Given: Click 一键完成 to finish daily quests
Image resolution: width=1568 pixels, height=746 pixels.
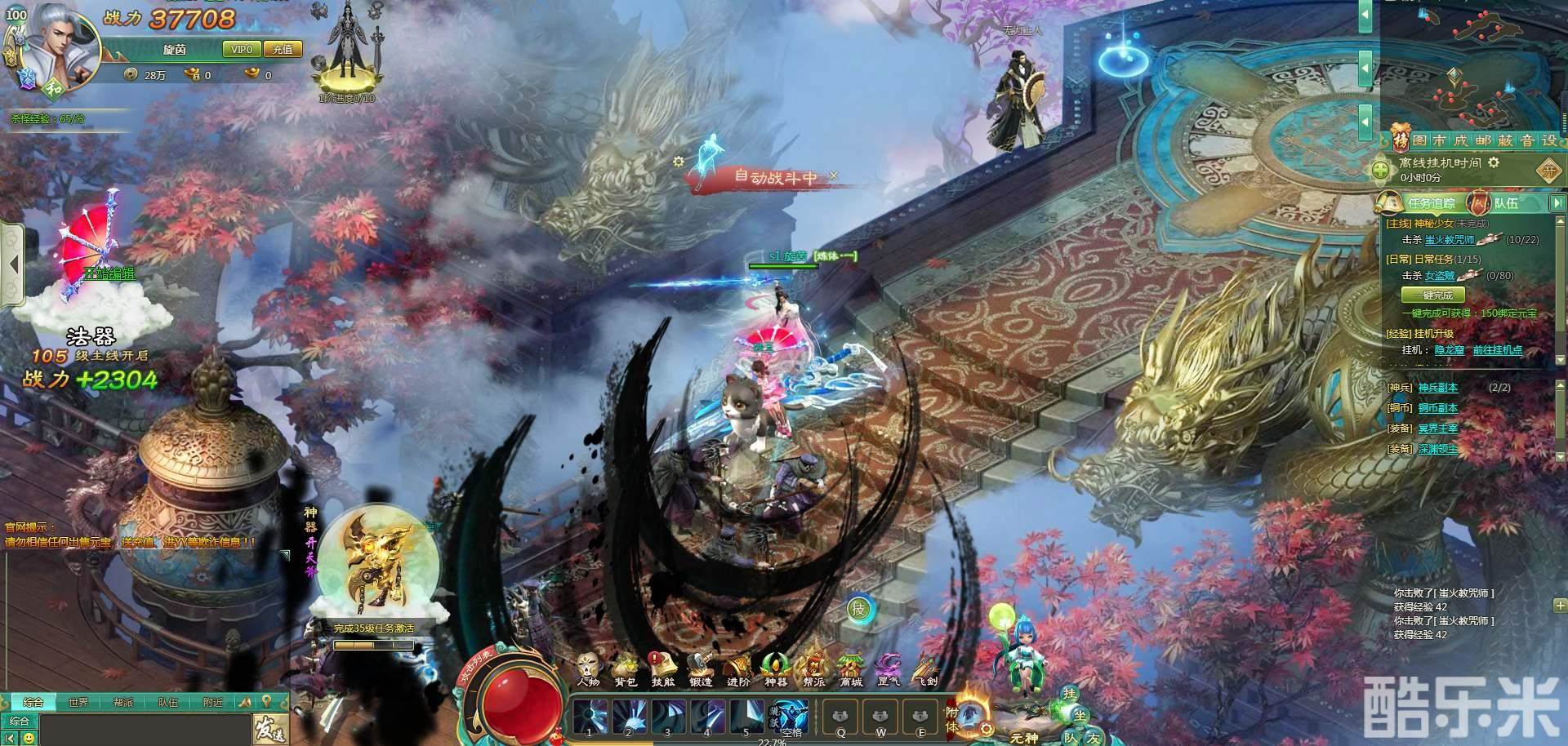Looking at the screenshot, I should pyautogui.click(x=1432, y=295).
